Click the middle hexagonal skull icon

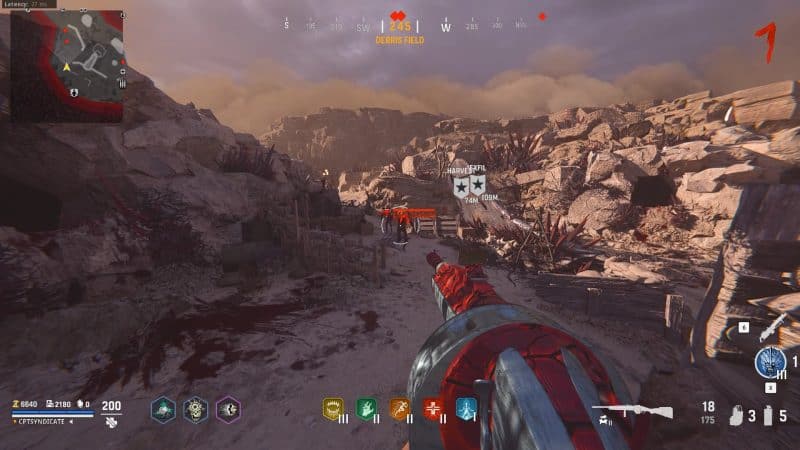pyautogui.click(x=196, y=408)
